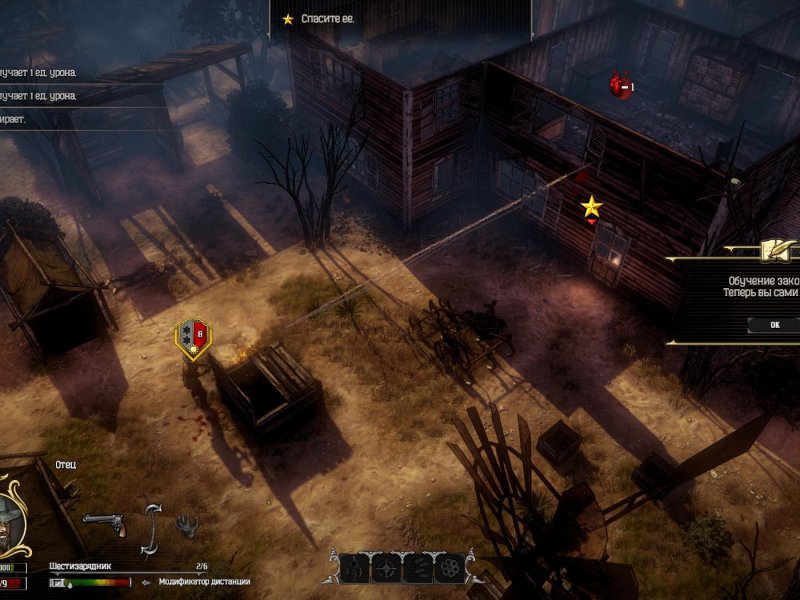This screenshot has width=800, height=600.
Task: Select the father character portrait
Action: tap(22, 508)
